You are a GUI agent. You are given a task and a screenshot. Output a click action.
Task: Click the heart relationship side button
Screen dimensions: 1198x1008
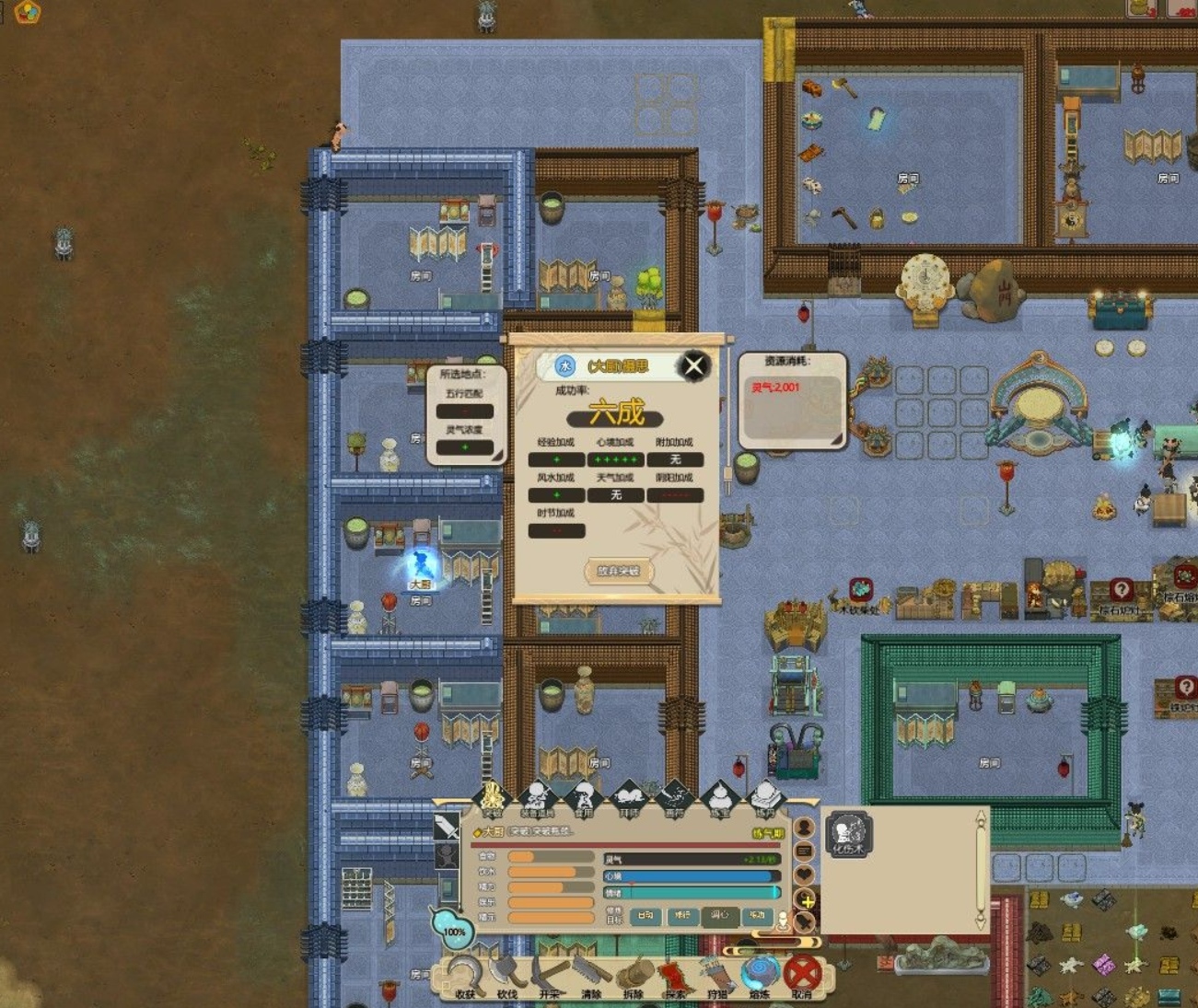(804, 875)
